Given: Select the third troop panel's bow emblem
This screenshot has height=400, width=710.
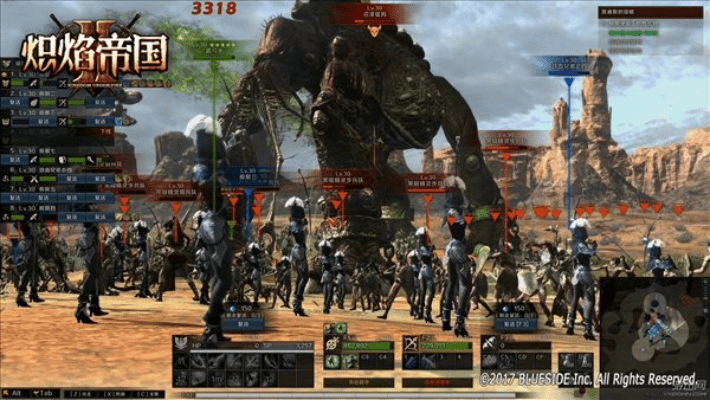Looking at the screenshot, I should (411, 343).
